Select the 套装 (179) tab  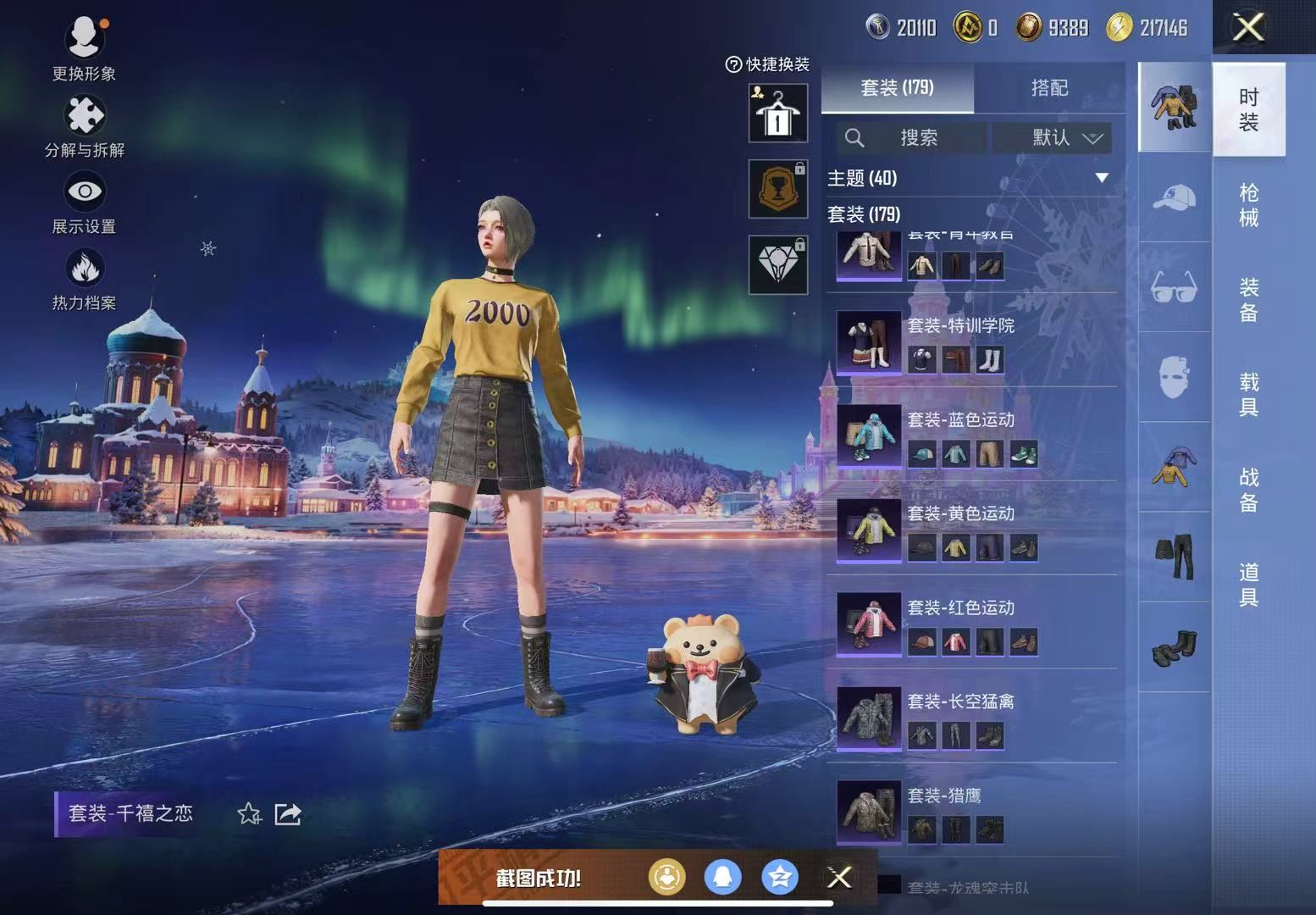pyautogui.click(x=897, y=87)
